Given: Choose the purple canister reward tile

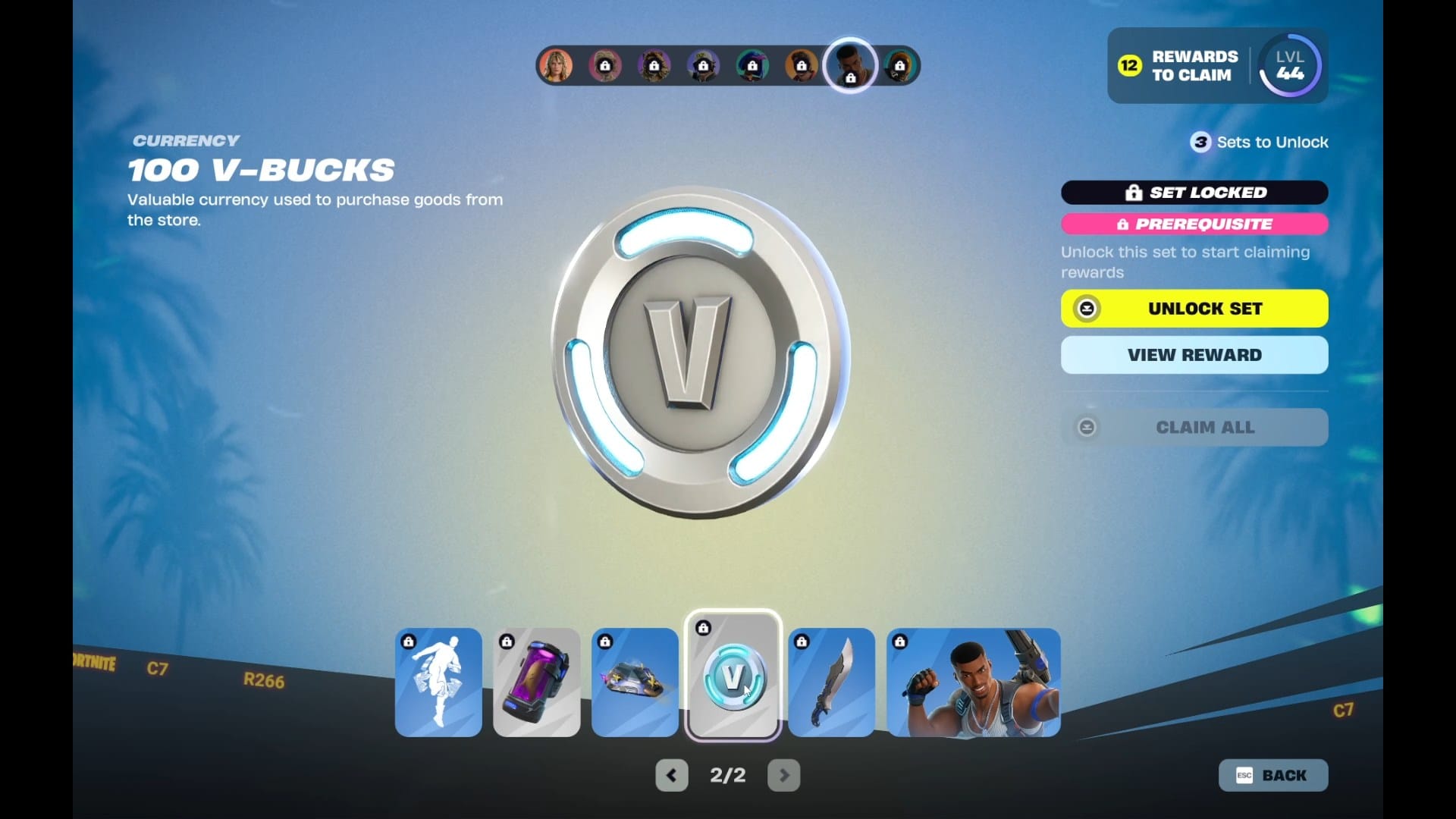Looking at the screenshot, I should tap(537, 682).
